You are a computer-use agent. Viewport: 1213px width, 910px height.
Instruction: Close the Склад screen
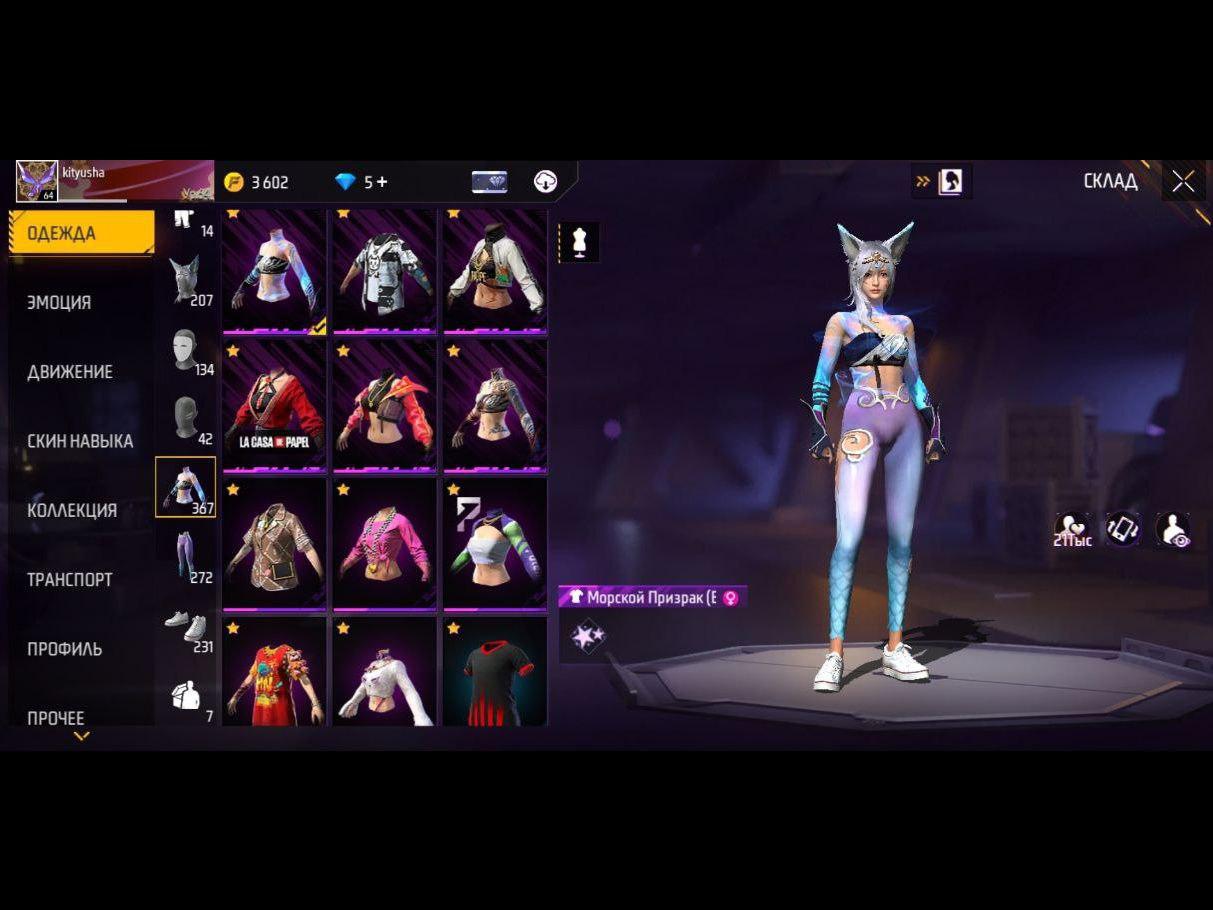pos(1183,181)
